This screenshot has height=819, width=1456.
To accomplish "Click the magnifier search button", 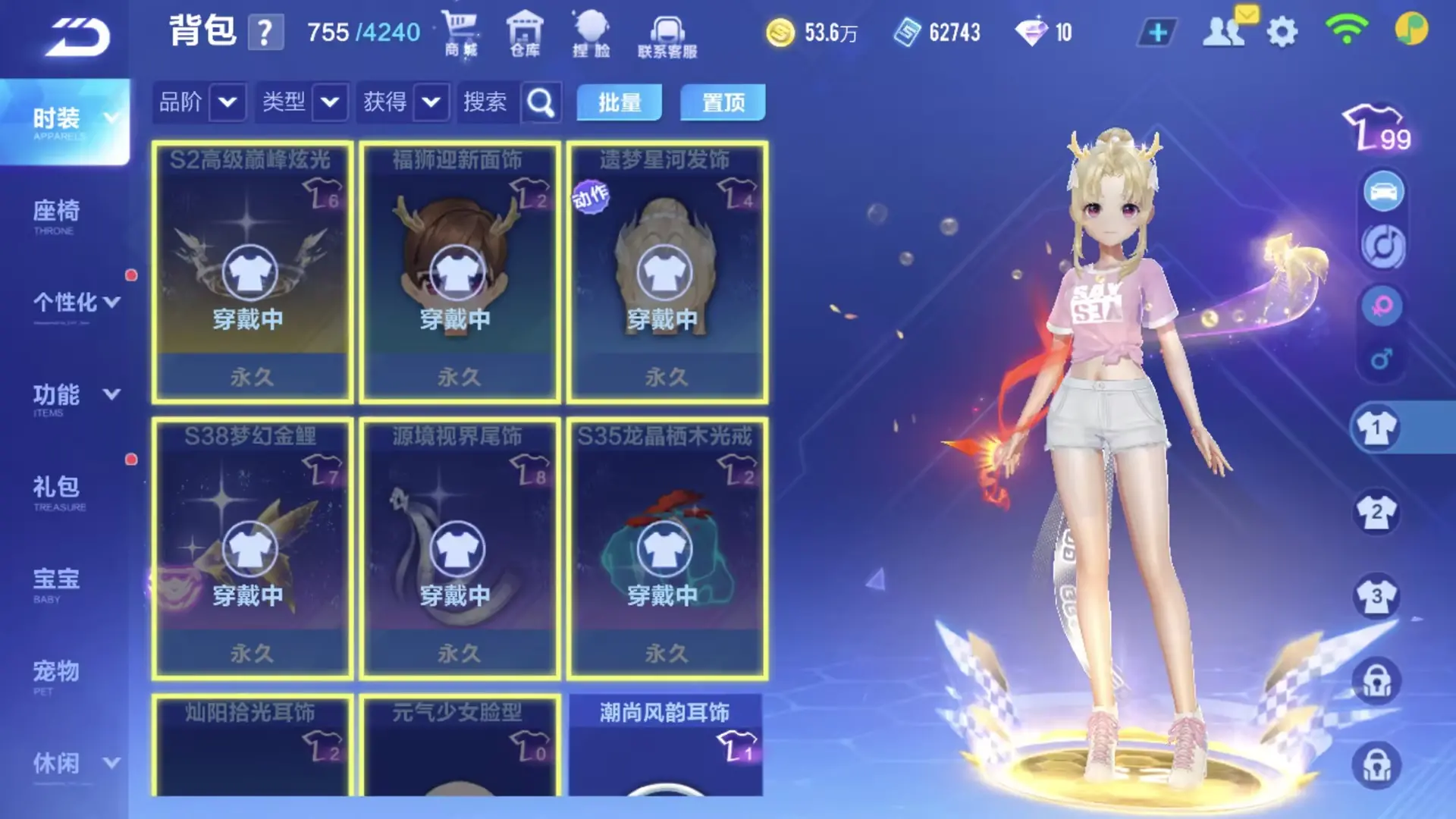I will pos(541,102).
